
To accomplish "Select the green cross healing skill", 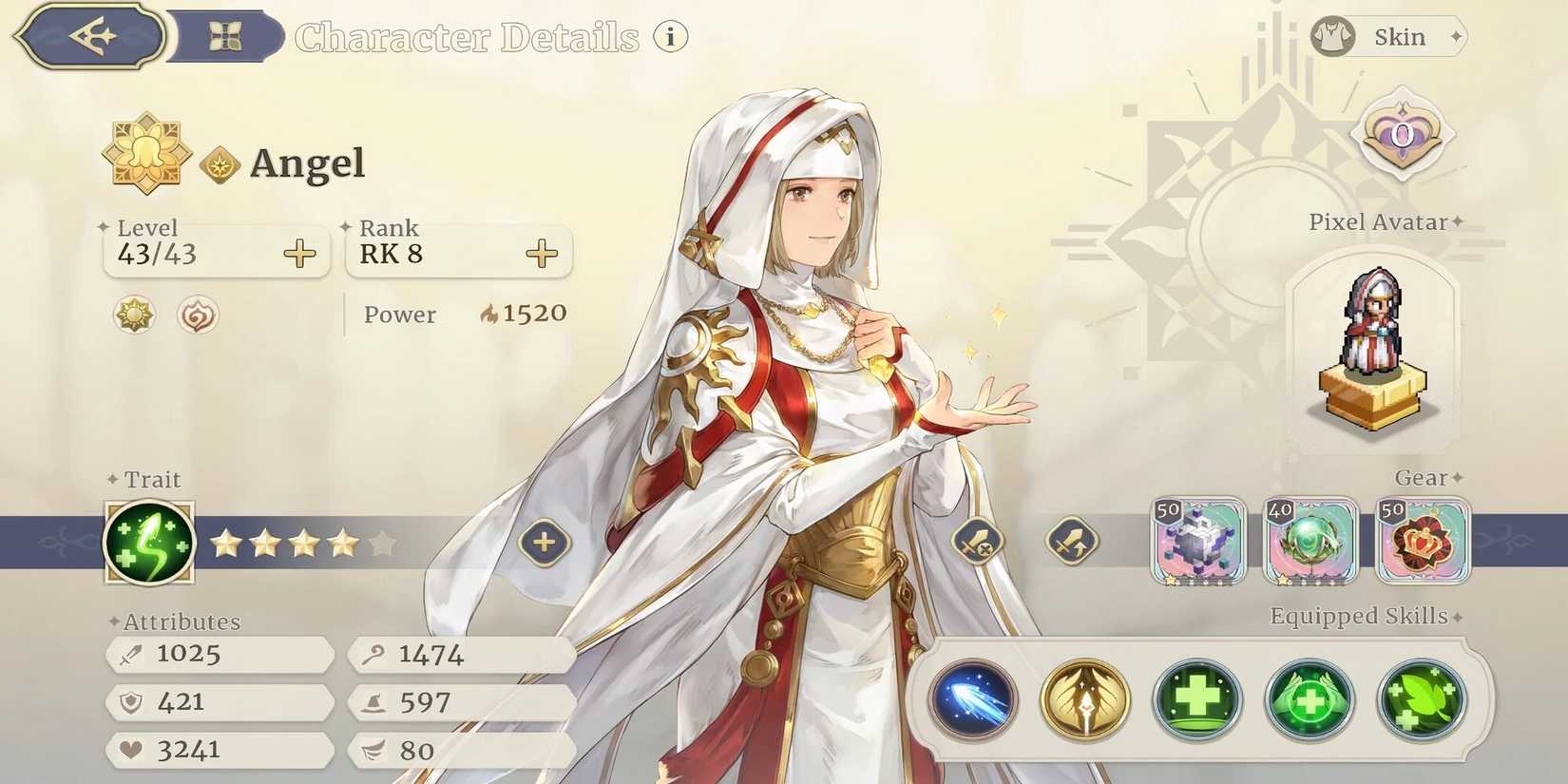I will [x=1195, y=701].
